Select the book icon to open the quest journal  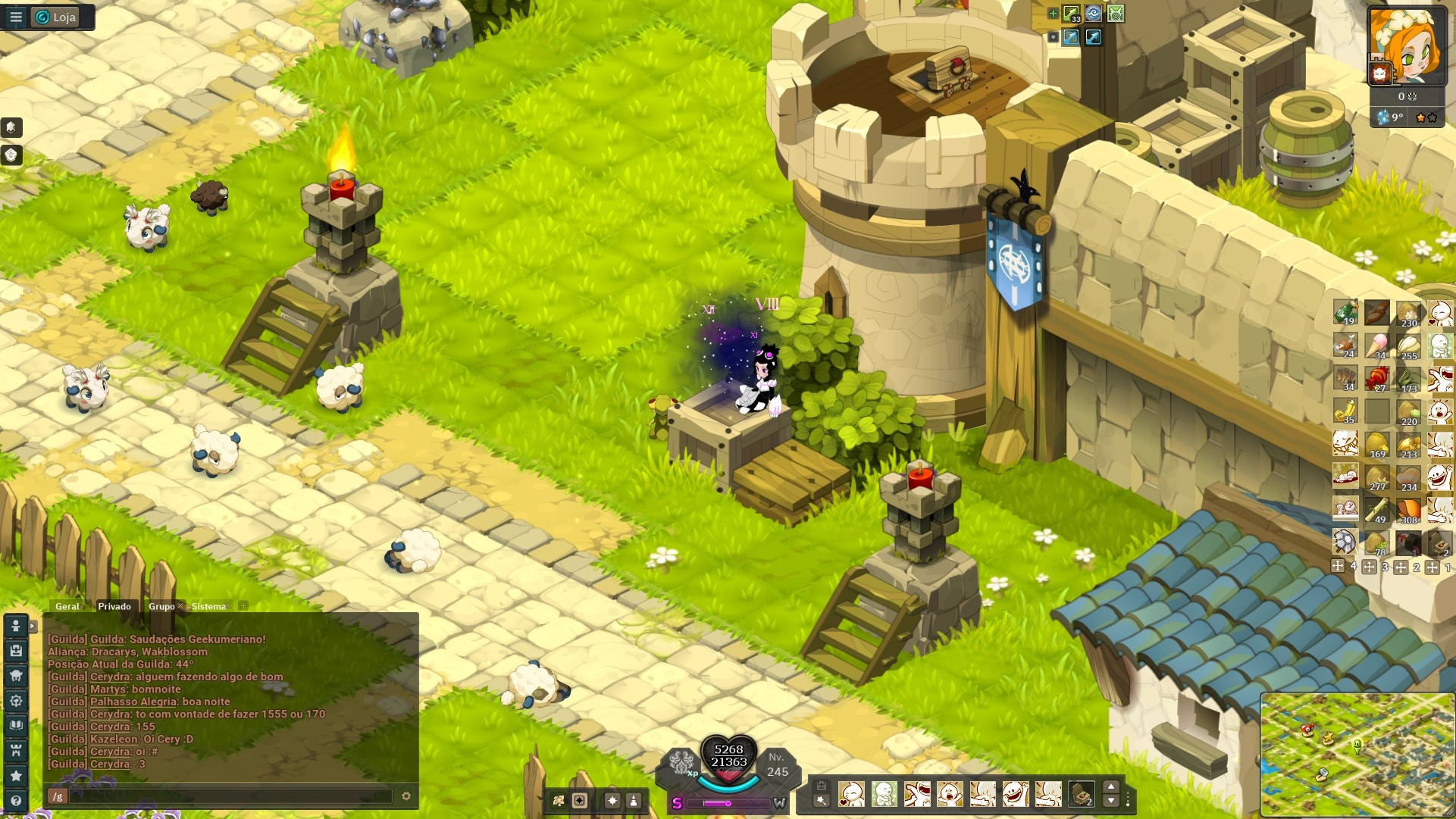point(15,724)
